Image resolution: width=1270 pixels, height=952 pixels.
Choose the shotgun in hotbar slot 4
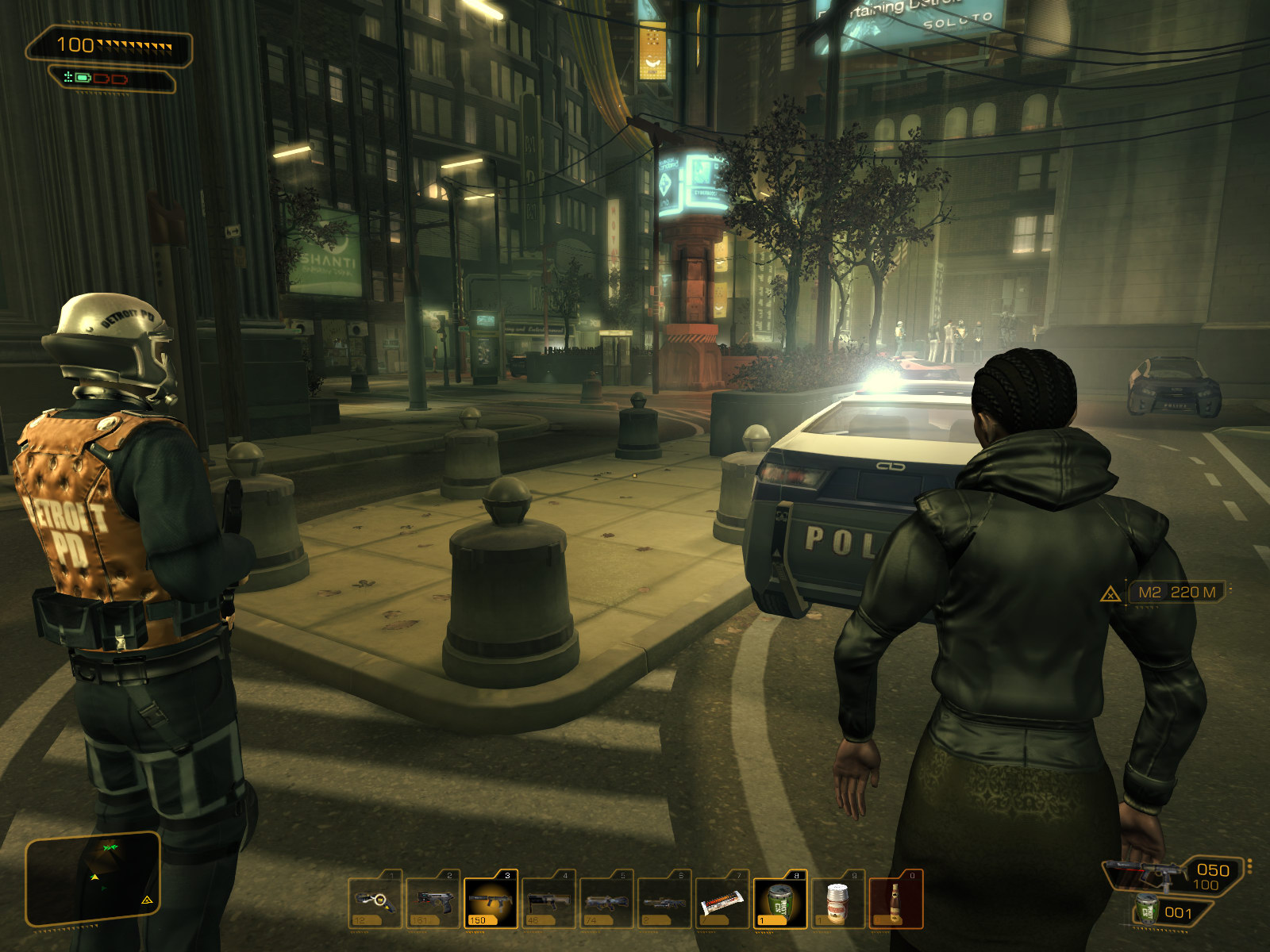click(548, 901)
